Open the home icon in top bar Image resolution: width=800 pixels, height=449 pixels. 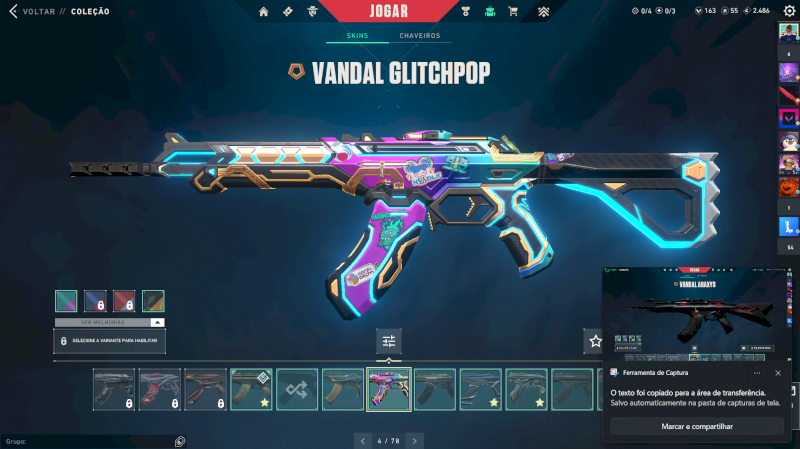pos(264,12)
